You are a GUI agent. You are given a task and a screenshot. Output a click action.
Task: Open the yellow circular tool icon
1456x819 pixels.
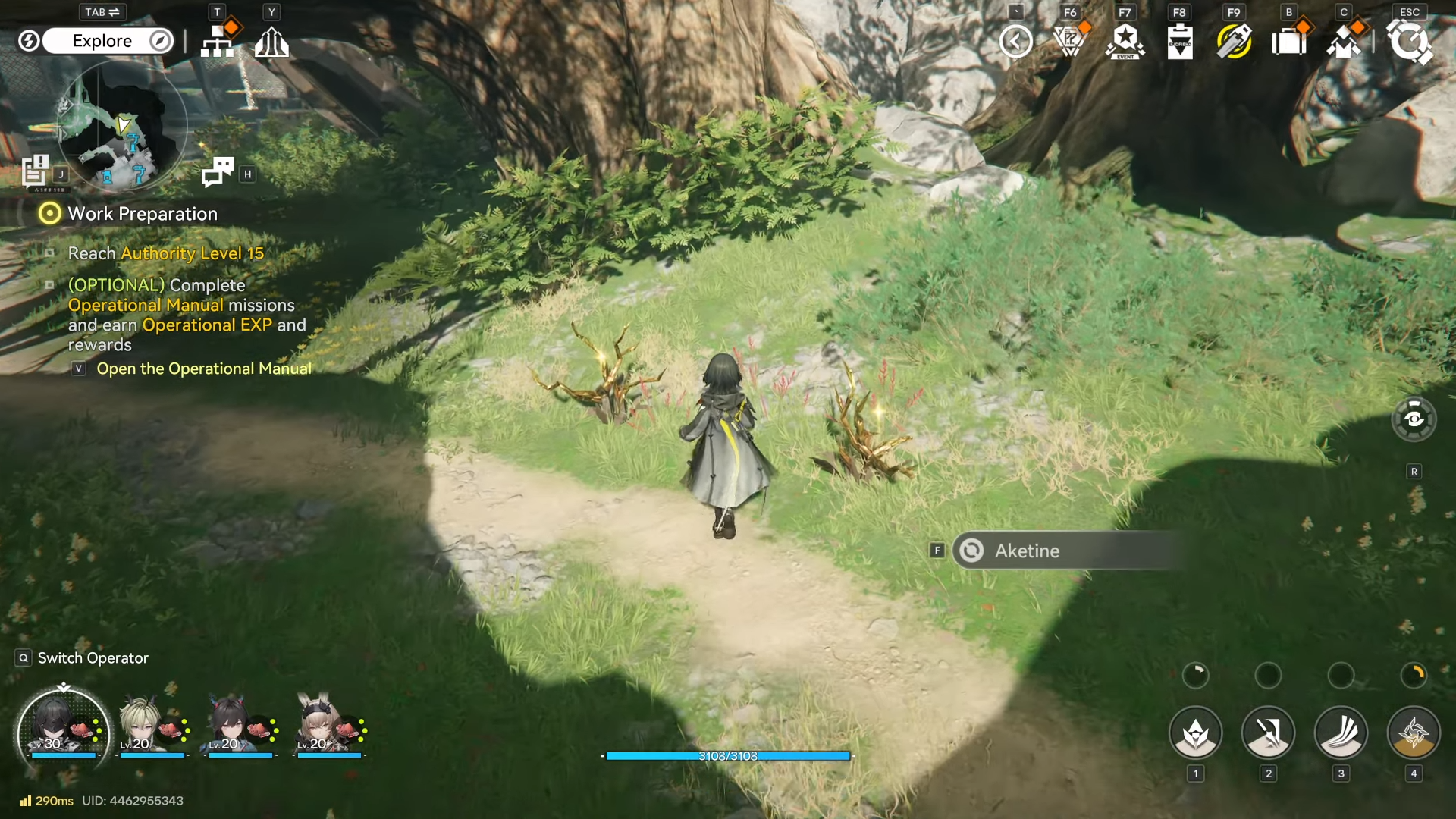click(x=1234, y=42)
